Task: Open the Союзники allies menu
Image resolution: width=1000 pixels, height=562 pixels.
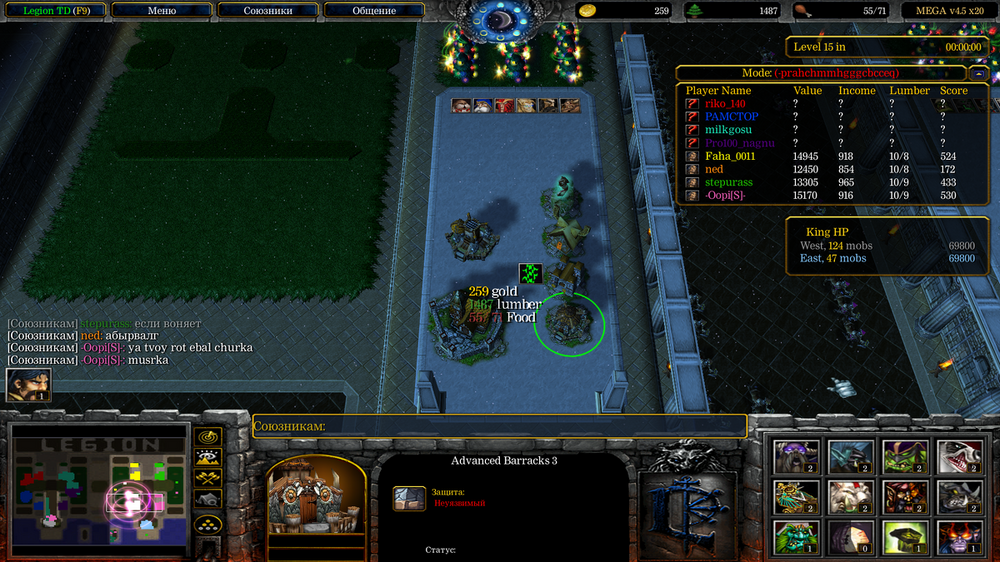Action: (x=268, y=11)
